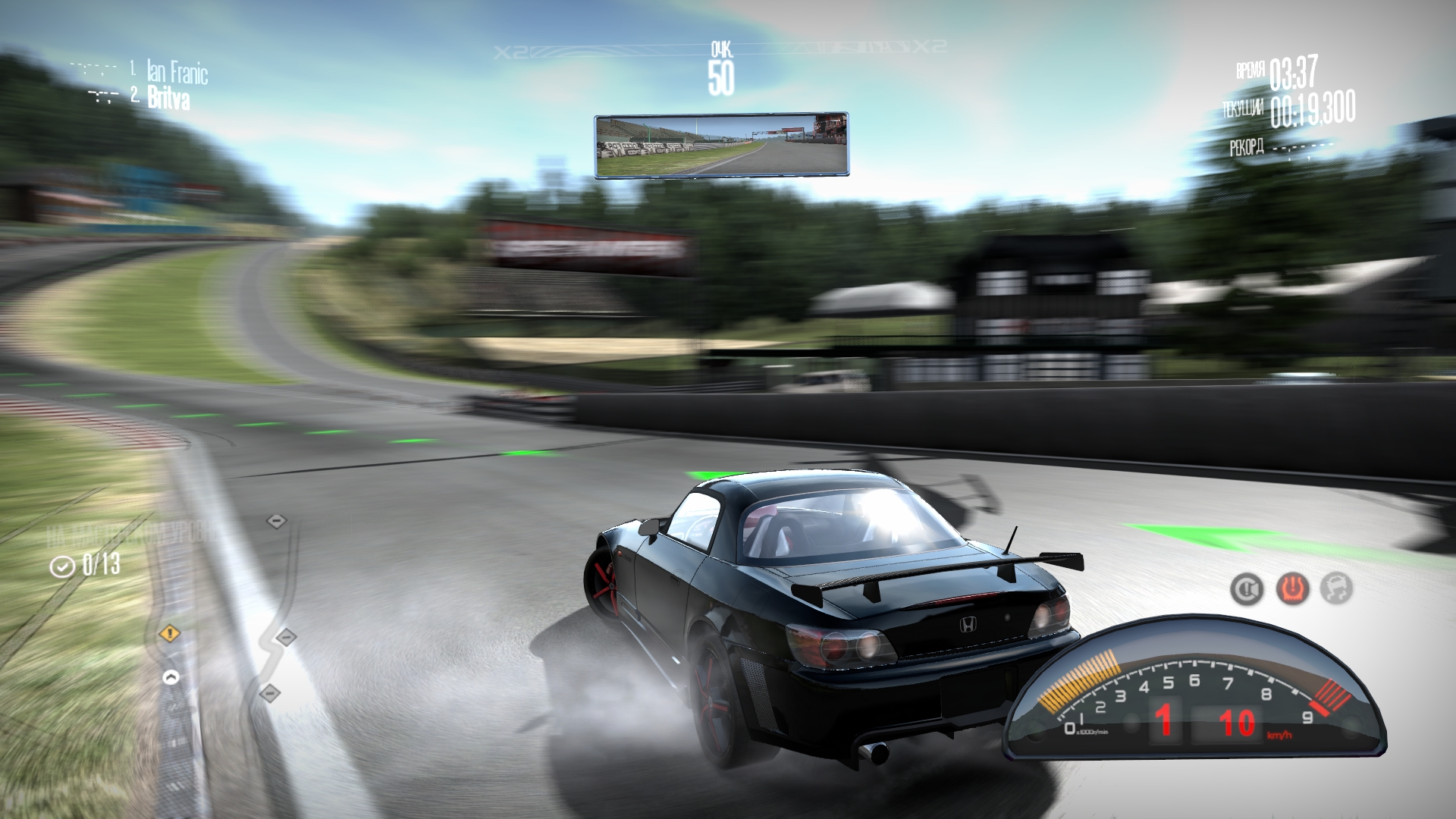Select Britva in the standings list
The image size is (1456, 819).
click(x=168, y=99)
